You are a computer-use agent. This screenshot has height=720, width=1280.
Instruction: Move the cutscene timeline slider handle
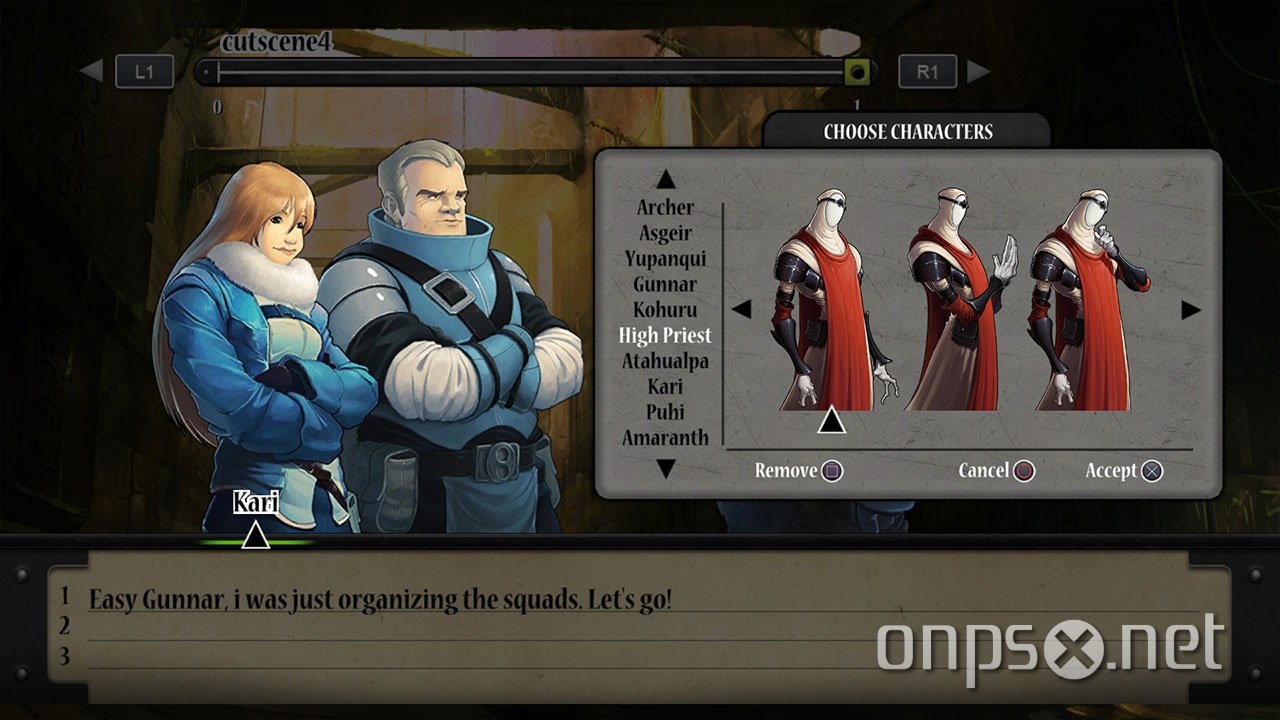(856, 72)
